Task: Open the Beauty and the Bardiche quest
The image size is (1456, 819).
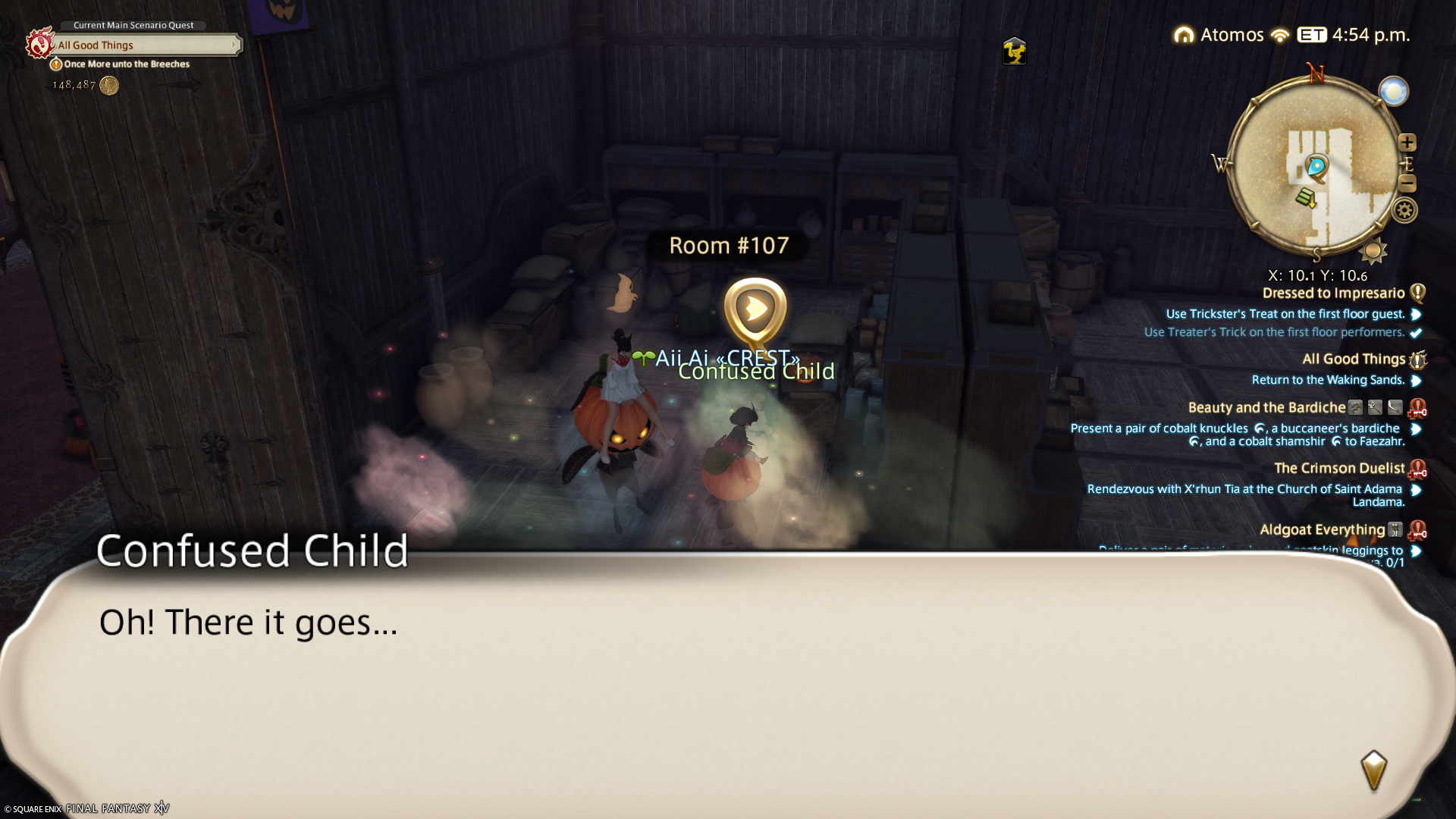Action: [x=1266, y=408]
